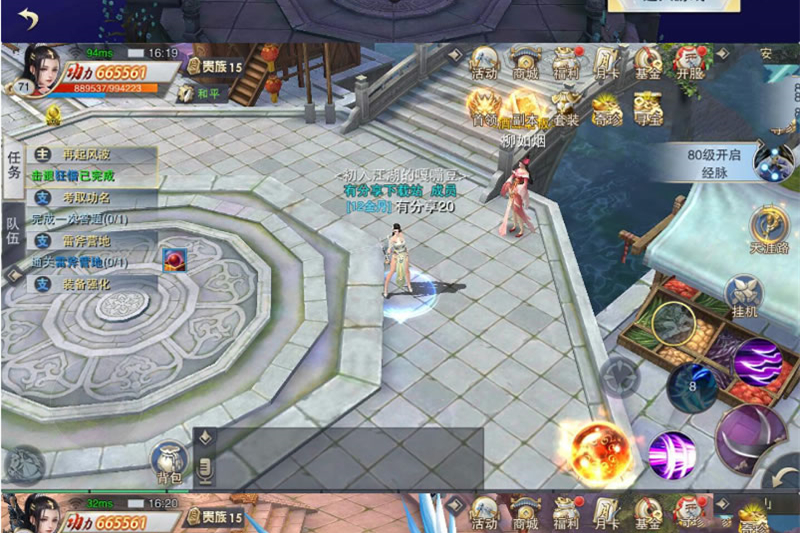
Task: Select the 再起风波 main quest
Action: (x=90, y=155)
